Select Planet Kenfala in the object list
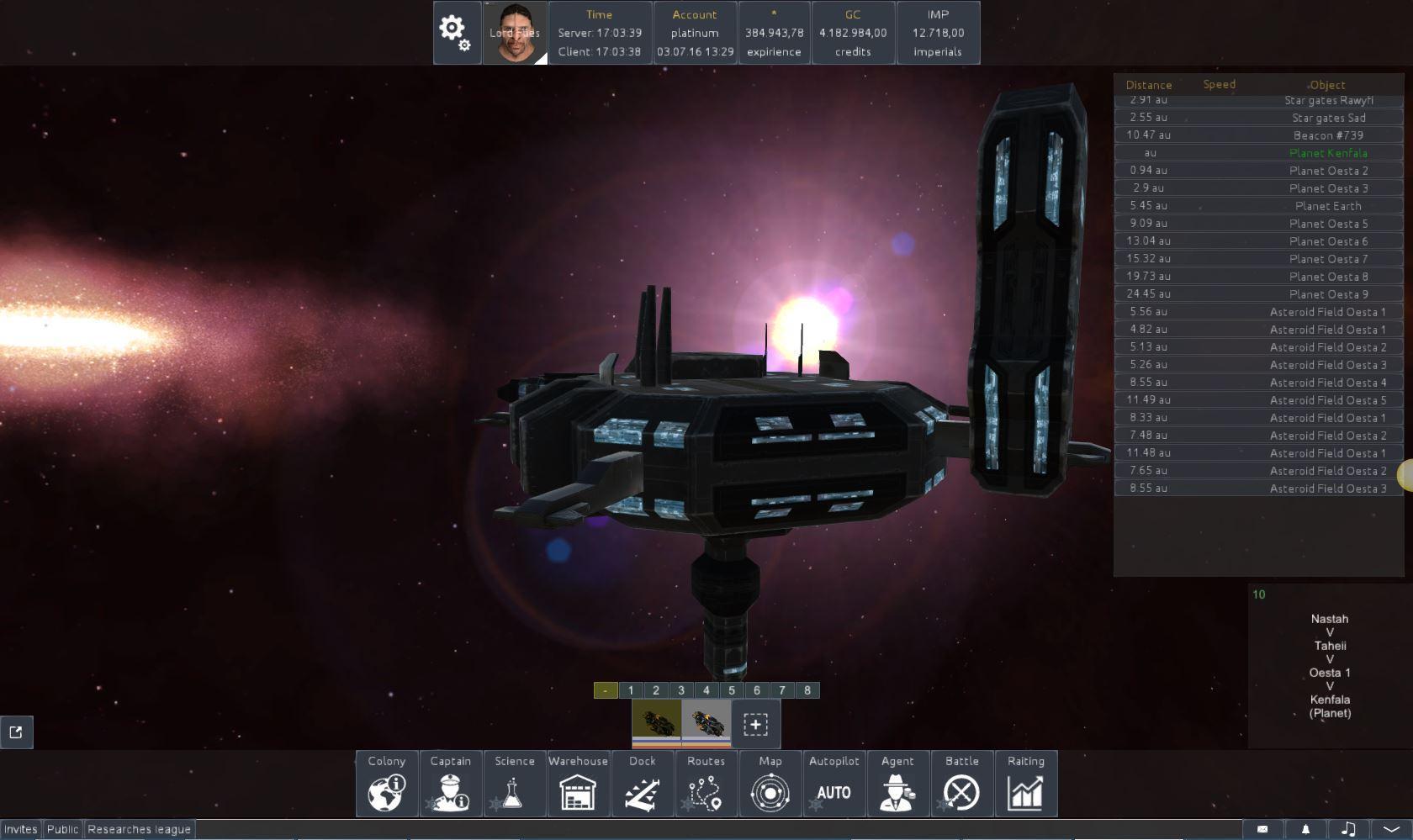This screenshot has height=840, width=1413. (1329, 153)
